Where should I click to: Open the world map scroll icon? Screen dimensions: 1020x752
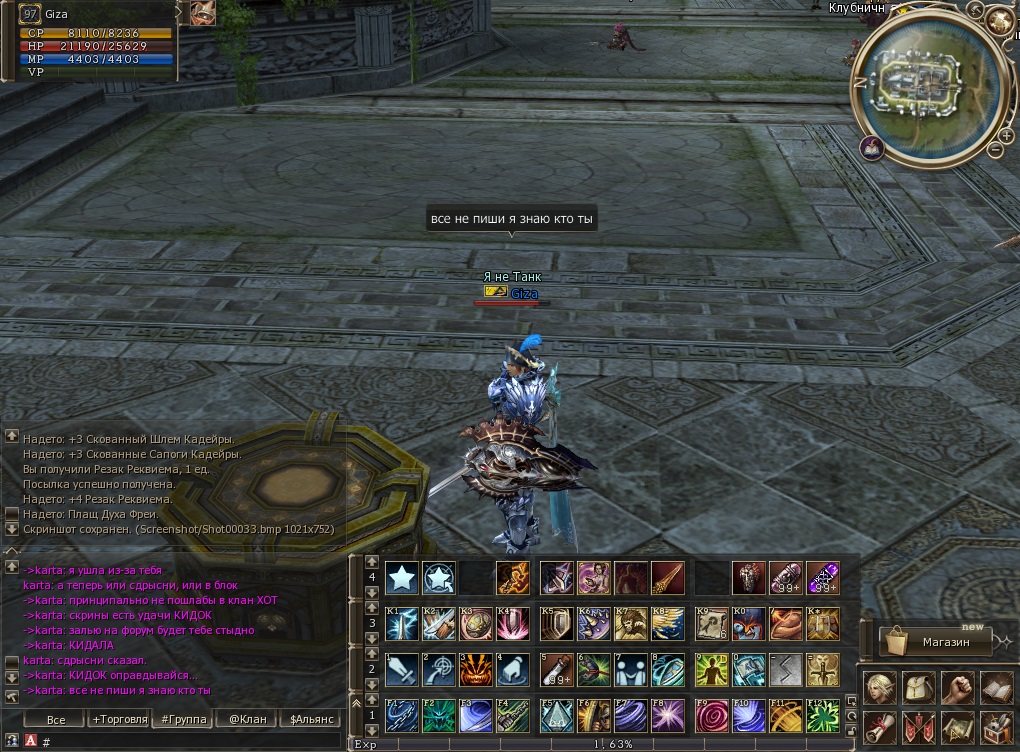pyautogui.click(x=958, y=727)
